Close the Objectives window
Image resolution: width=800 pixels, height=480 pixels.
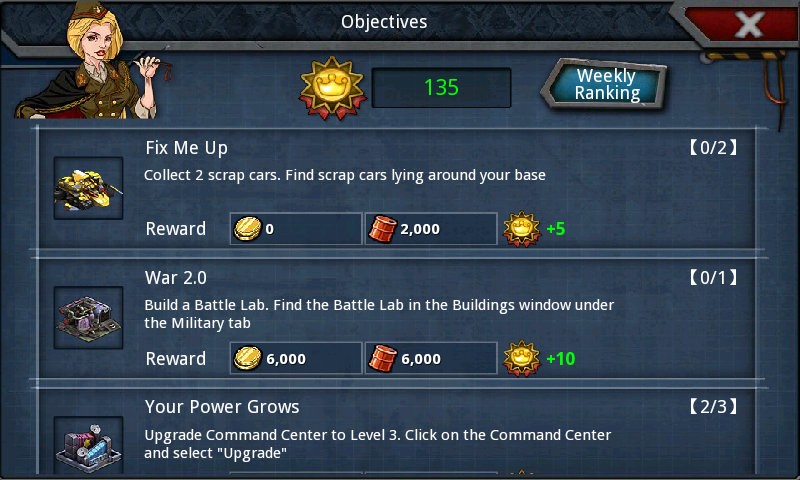[749, 24]
